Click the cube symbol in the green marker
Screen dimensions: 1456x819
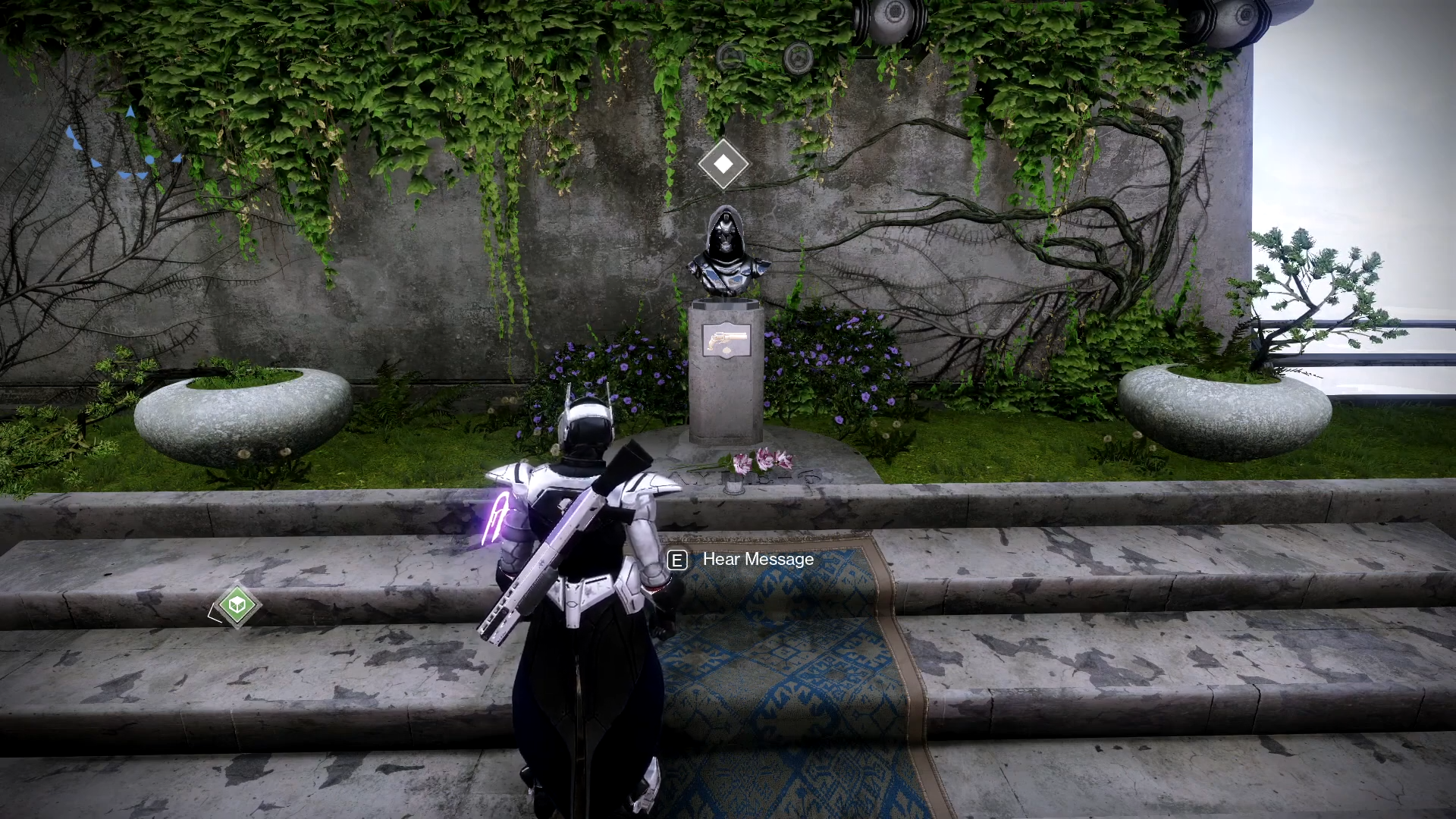click(x=238, y=604)
